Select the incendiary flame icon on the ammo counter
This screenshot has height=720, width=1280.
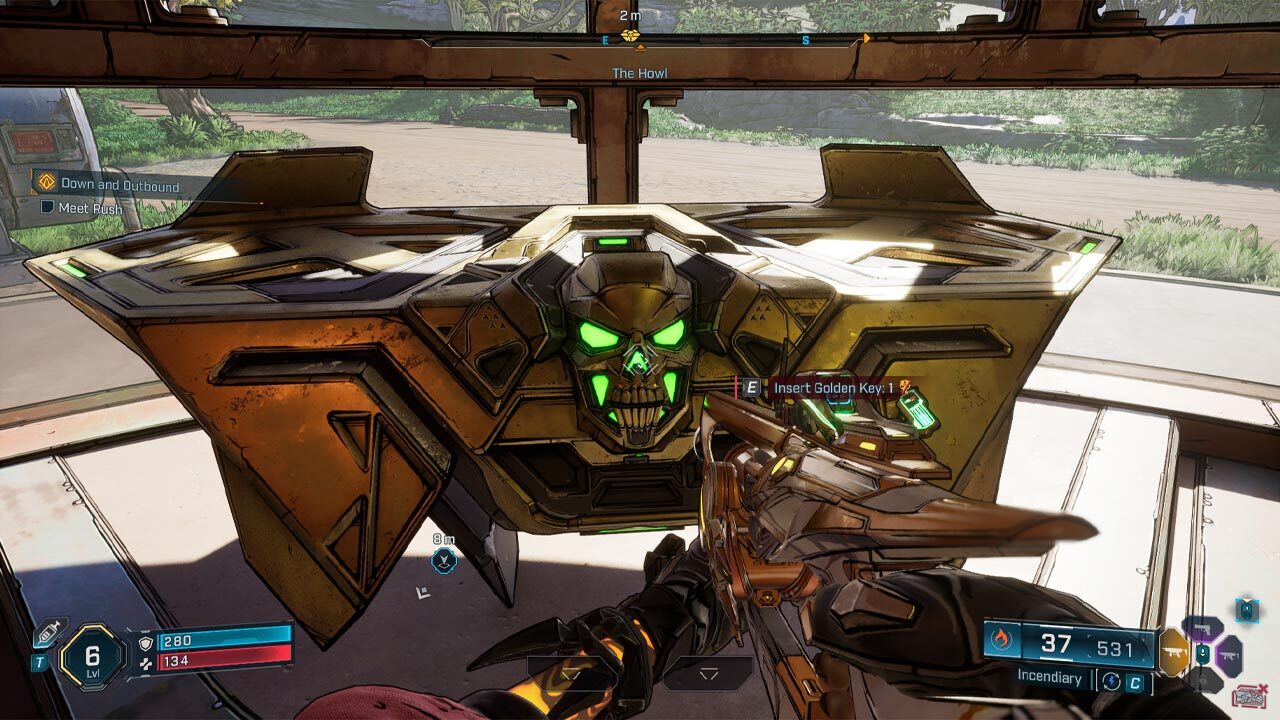pyautogui.click(x=1002, y=641)
